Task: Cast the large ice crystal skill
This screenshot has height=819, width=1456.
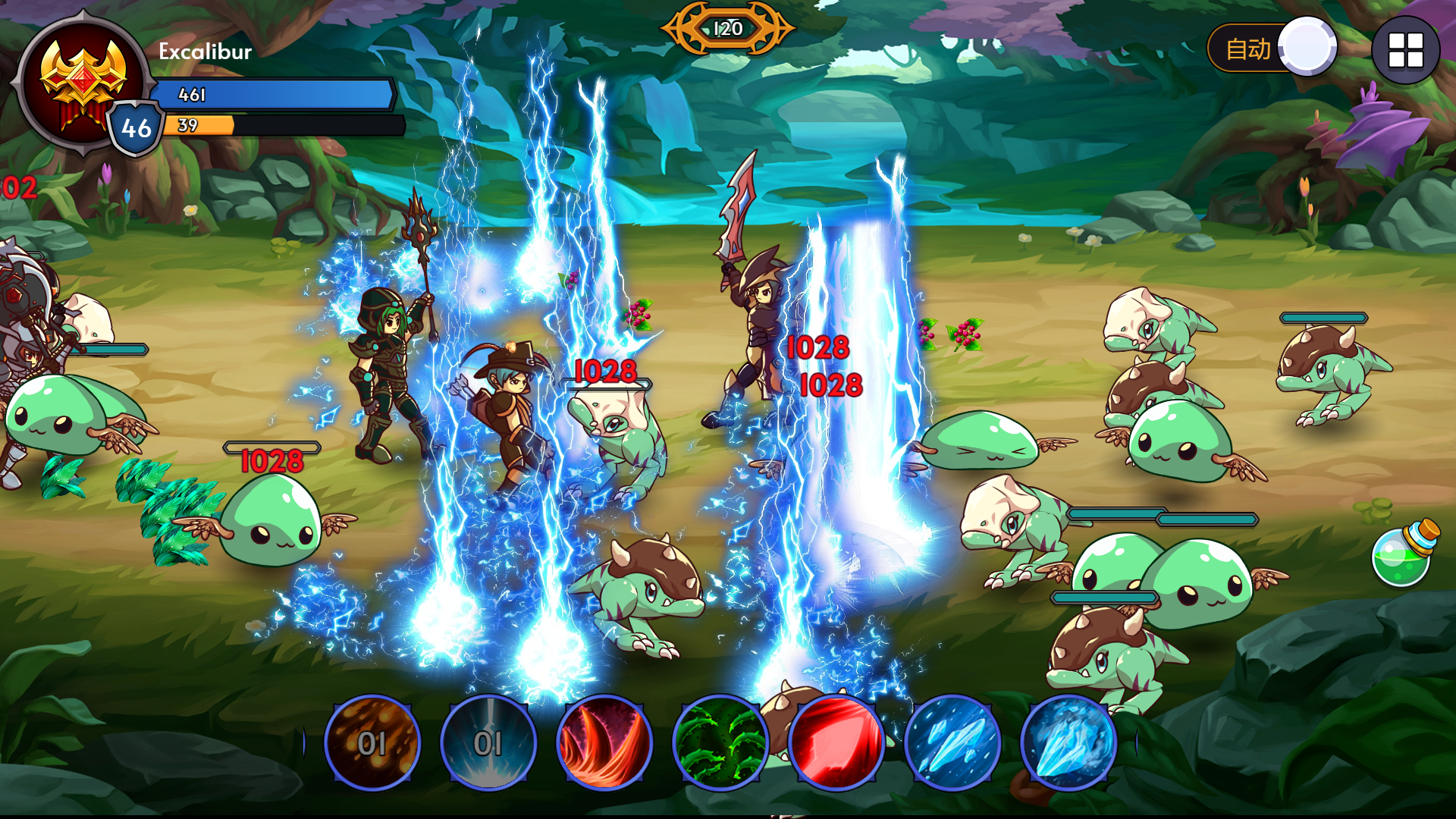Action: [x=1068, y=742]
